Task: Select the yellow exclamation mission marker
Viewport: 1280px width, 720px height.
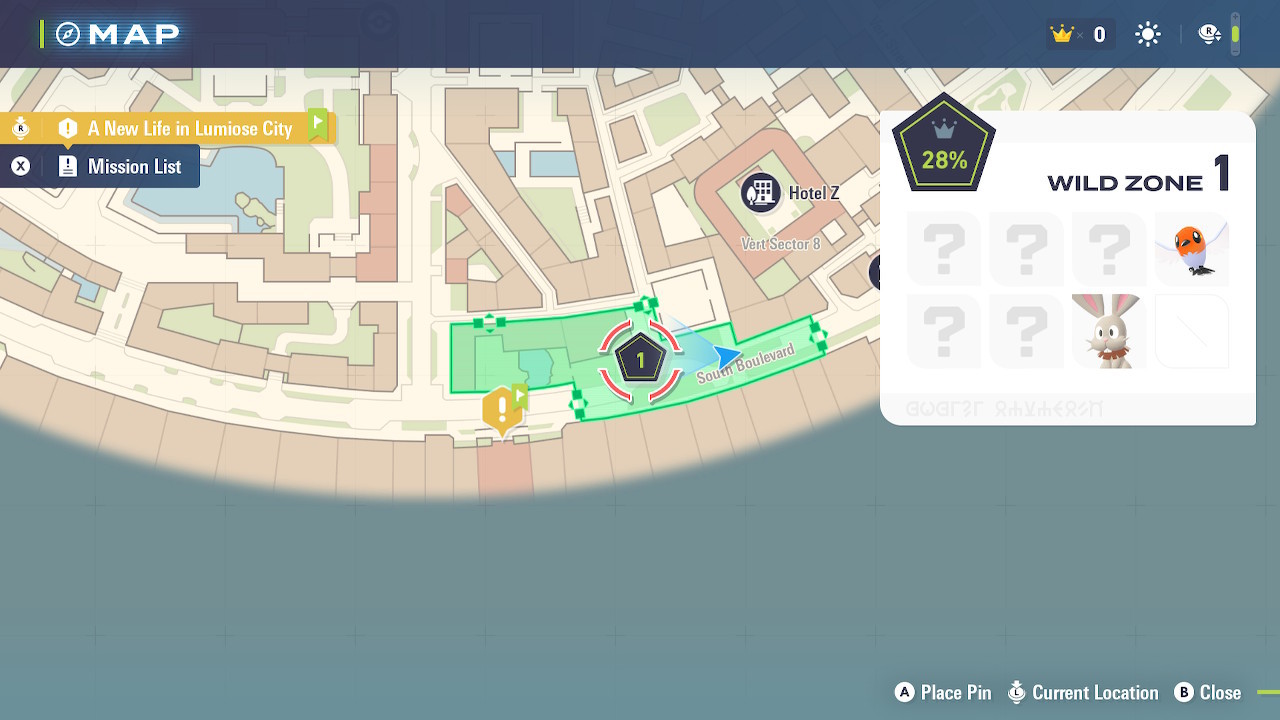Action: pos(502,411)
